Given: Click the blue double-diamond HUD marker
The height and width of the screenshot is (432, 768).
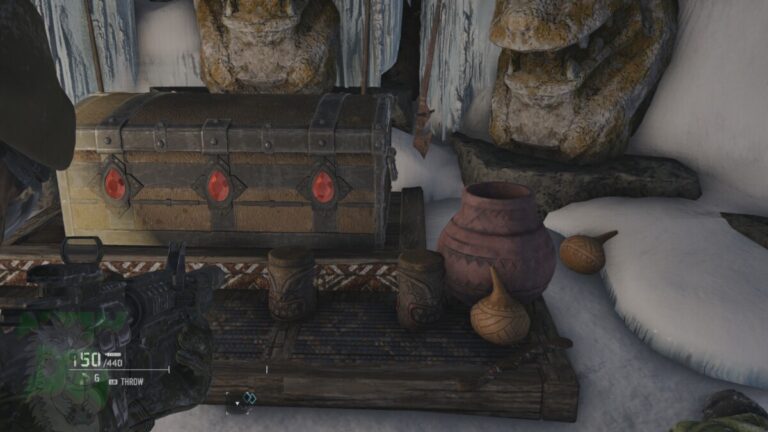Looking at the screenshot, I should (250, 398).
